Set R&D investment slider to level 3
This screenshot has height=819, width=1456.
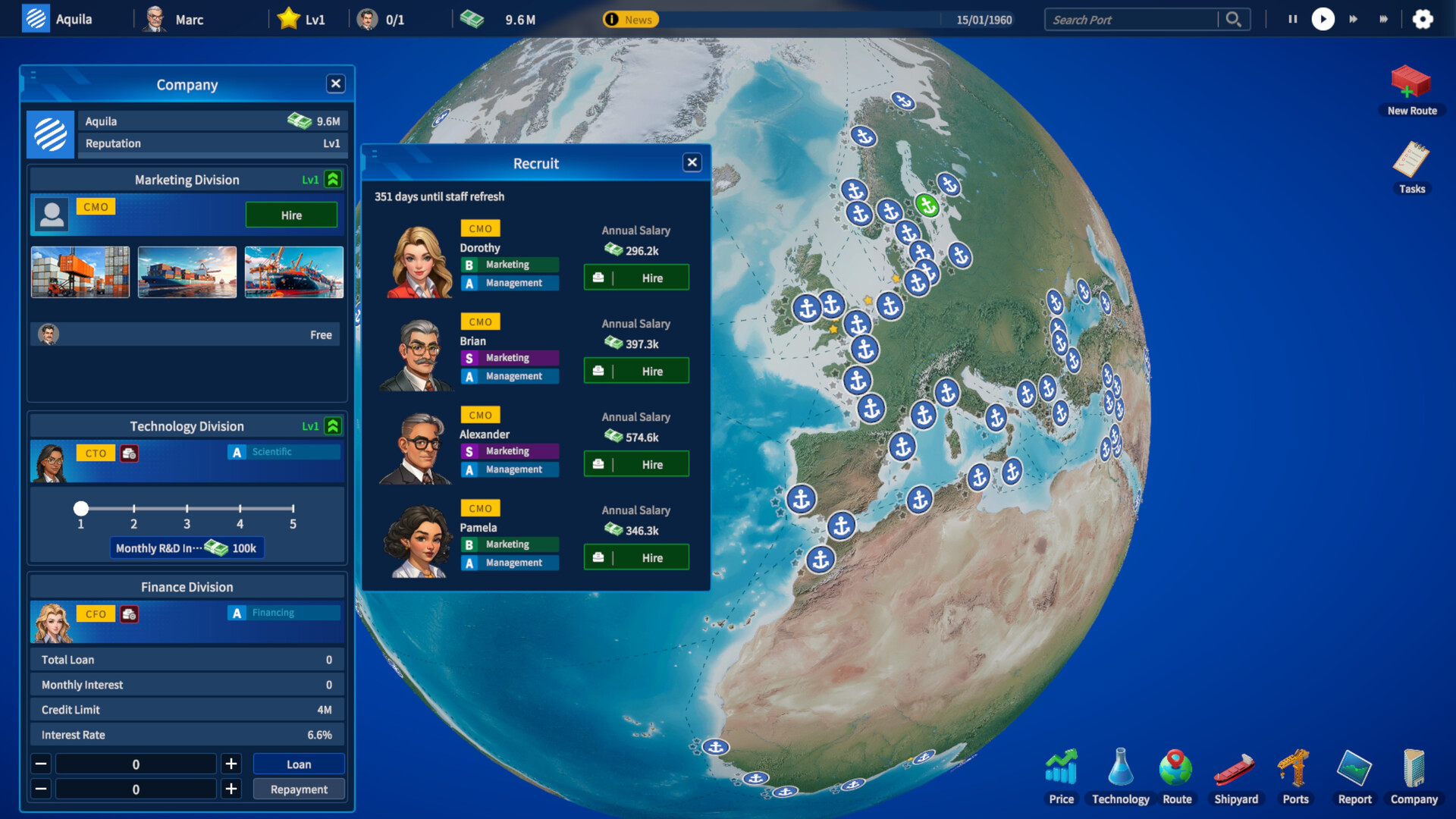[x=187, y=509]
